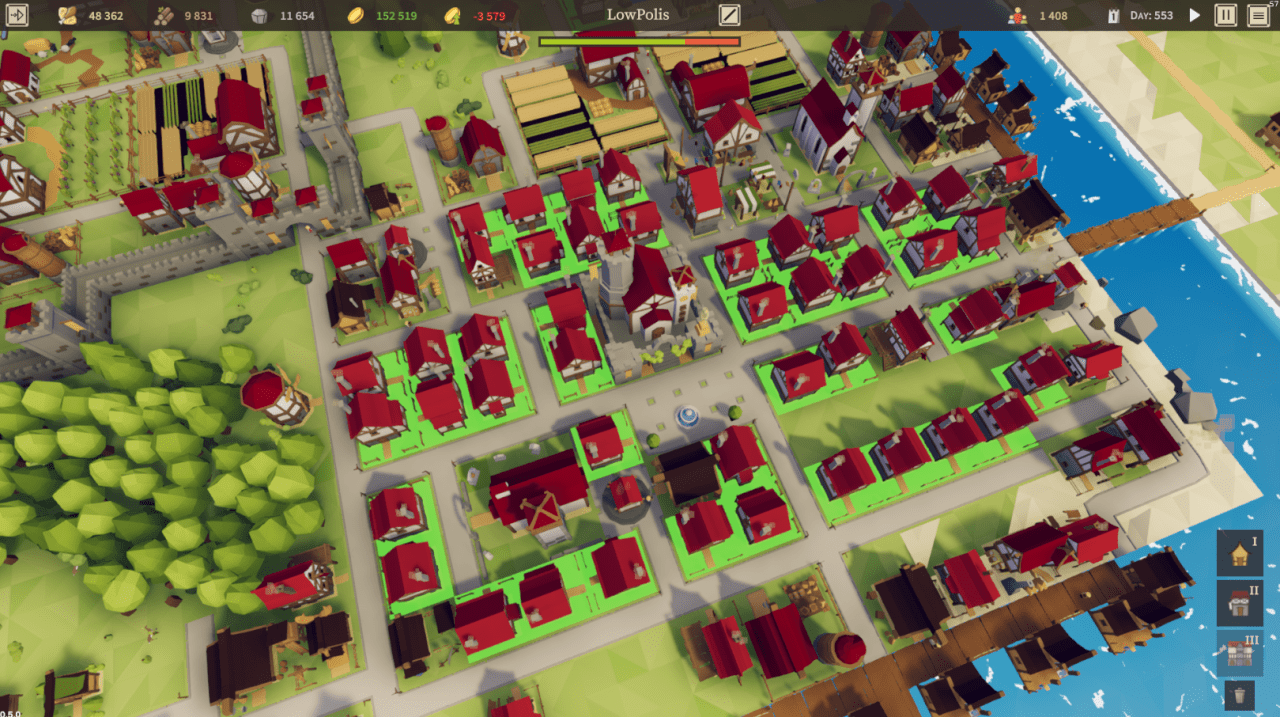Resume time with the play button
Viewport: 1280px width, 717px height.
(1194, 15)
